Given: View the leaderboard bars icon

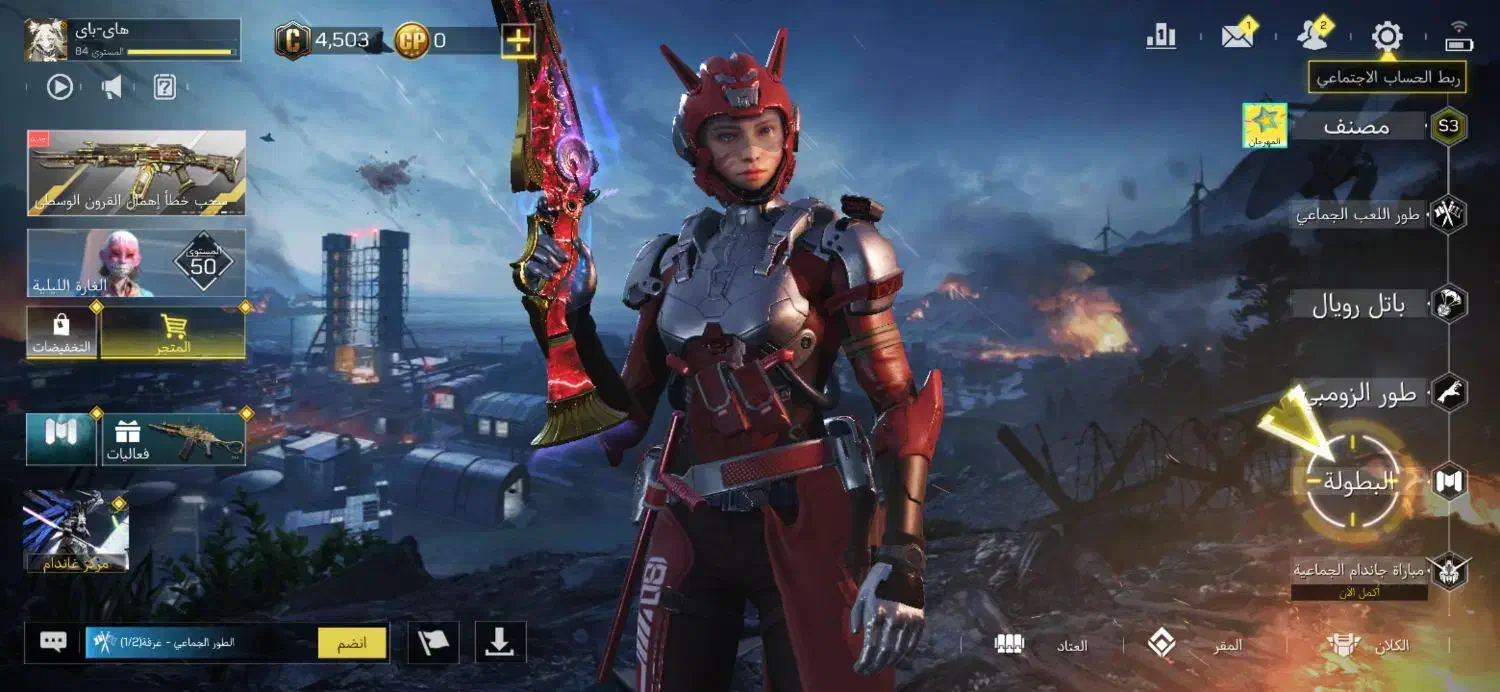Looking at the screenshot, I should click(x=1161, y=37).
